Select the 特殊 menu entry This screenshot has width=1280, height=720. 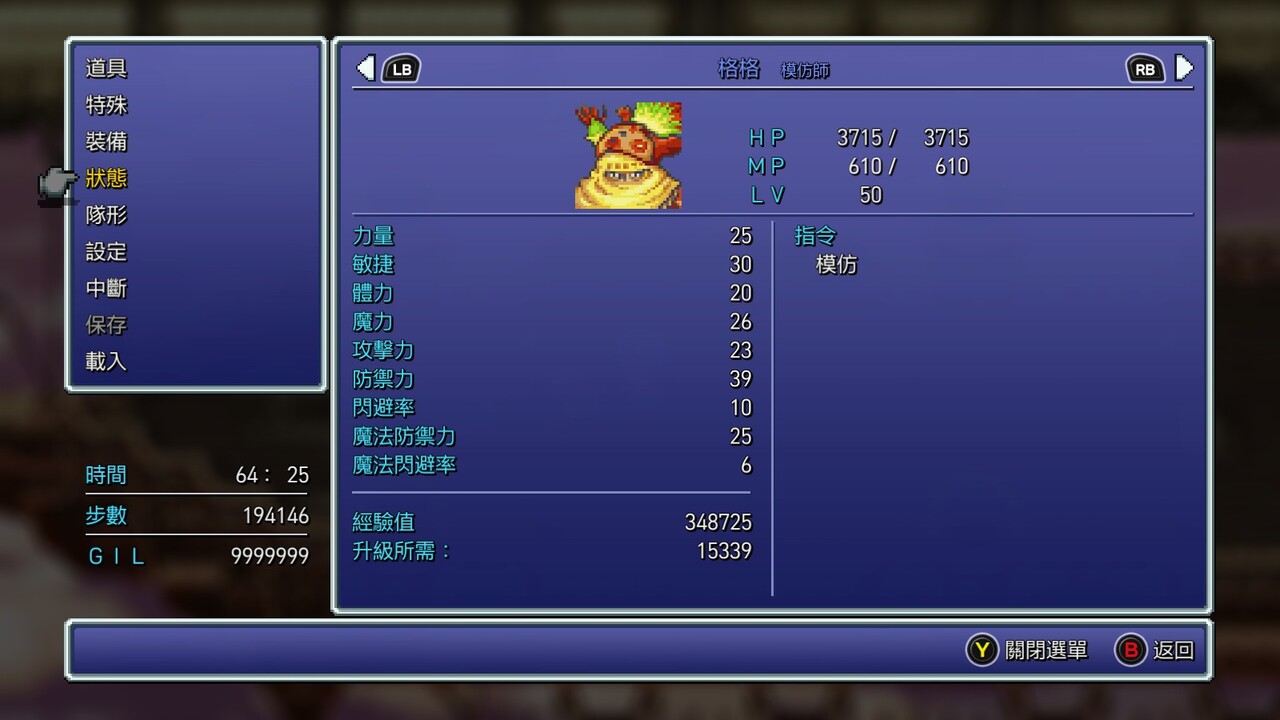[106, 105]
